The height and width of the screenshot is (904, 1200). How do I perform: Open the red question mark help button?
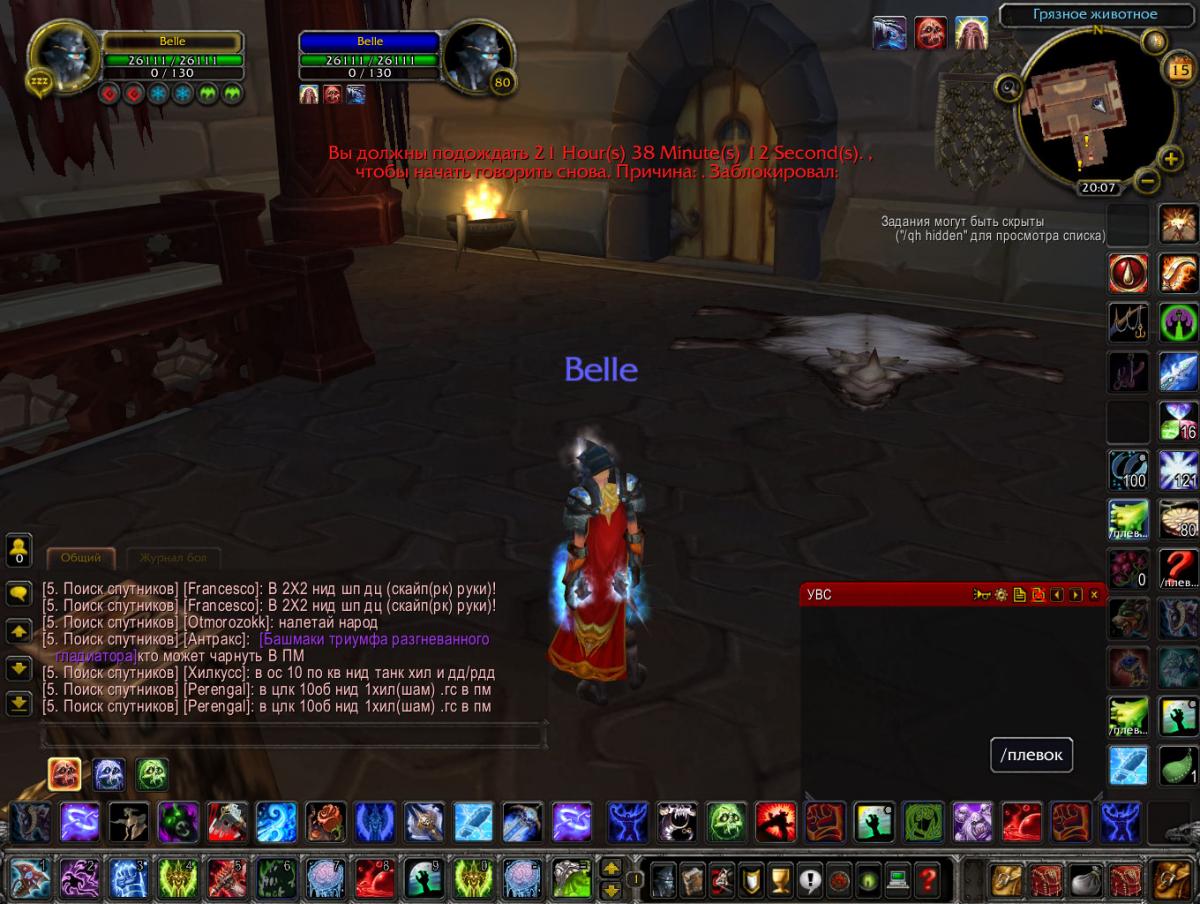(x=929, y=880)
